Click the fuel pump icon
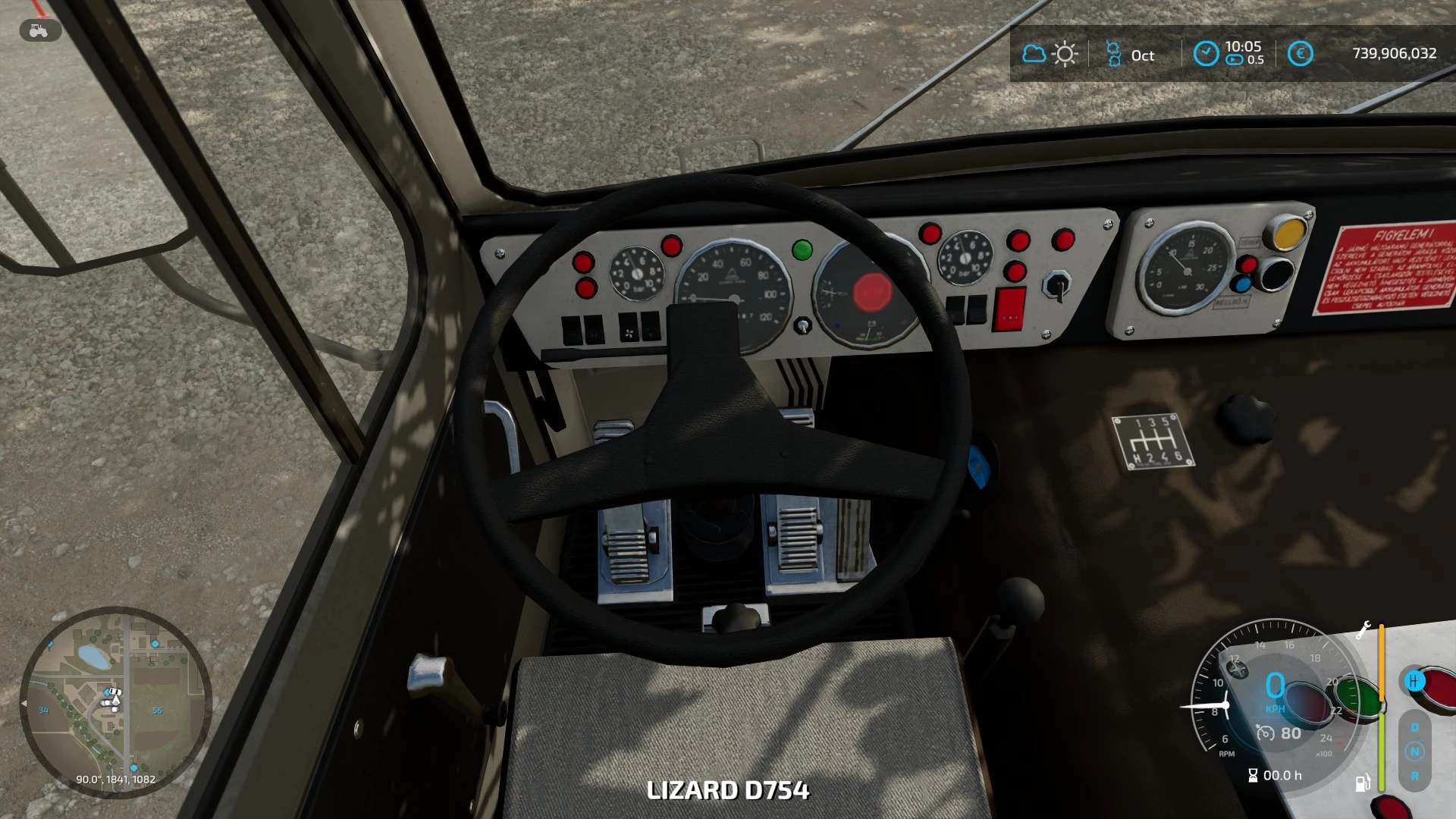The height and width of the screenshot is (819, 1456). (1363, 783)
